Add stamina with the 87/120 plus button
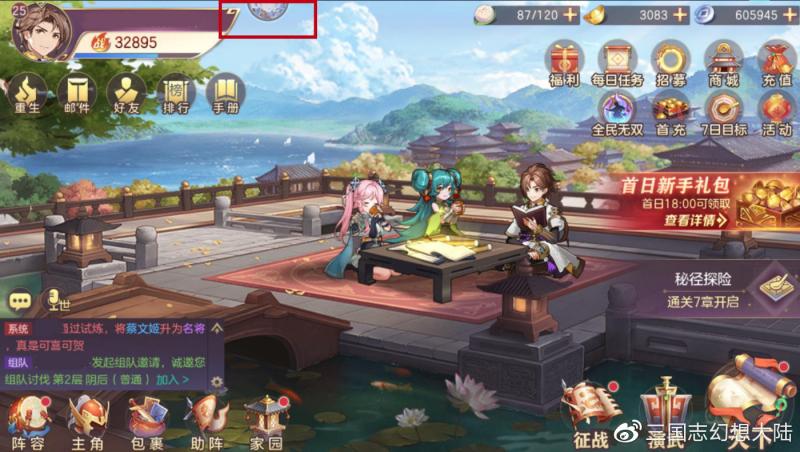 (x=570, y=14)
